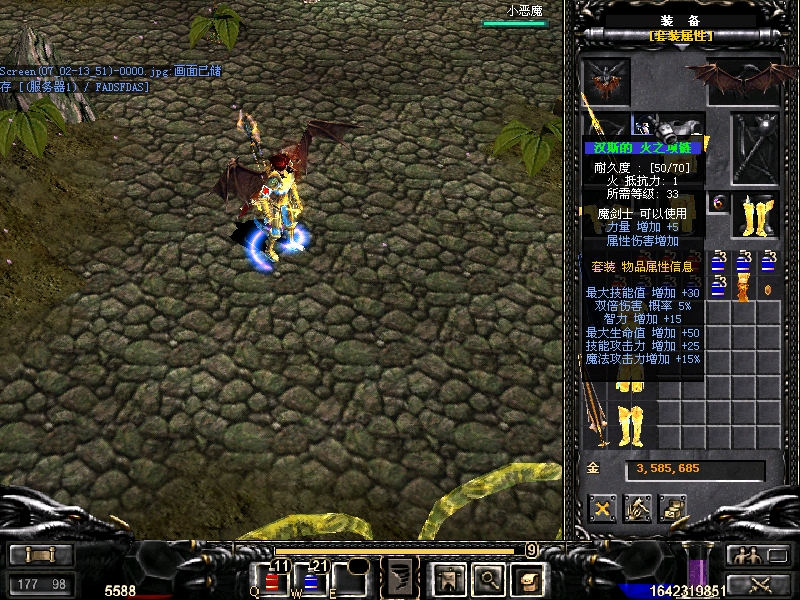Select the equipped imp pet slot
The height and width of the screenshot is (600, 800).
click(x=607, y=79)
